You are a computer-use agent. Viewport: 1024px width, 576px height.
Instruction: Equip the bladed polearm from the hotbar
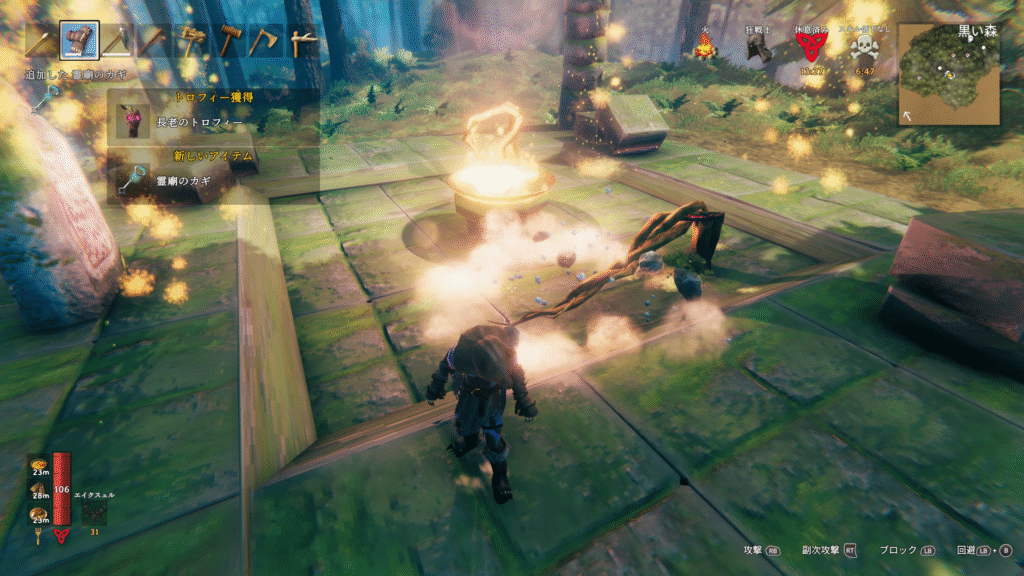[116, 41]
